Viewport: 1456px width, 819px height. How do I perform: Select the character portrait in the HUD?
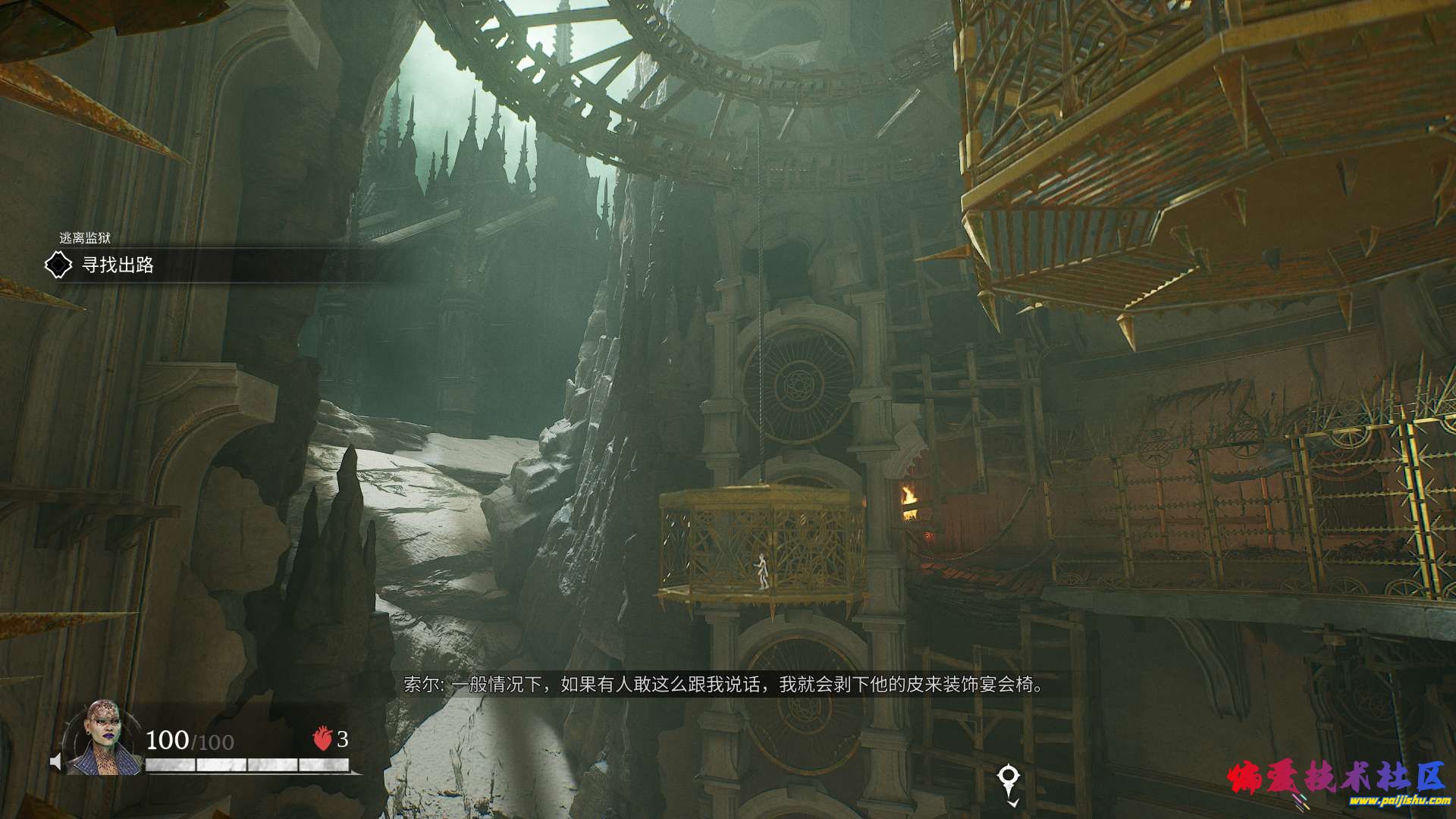[103, 739]
